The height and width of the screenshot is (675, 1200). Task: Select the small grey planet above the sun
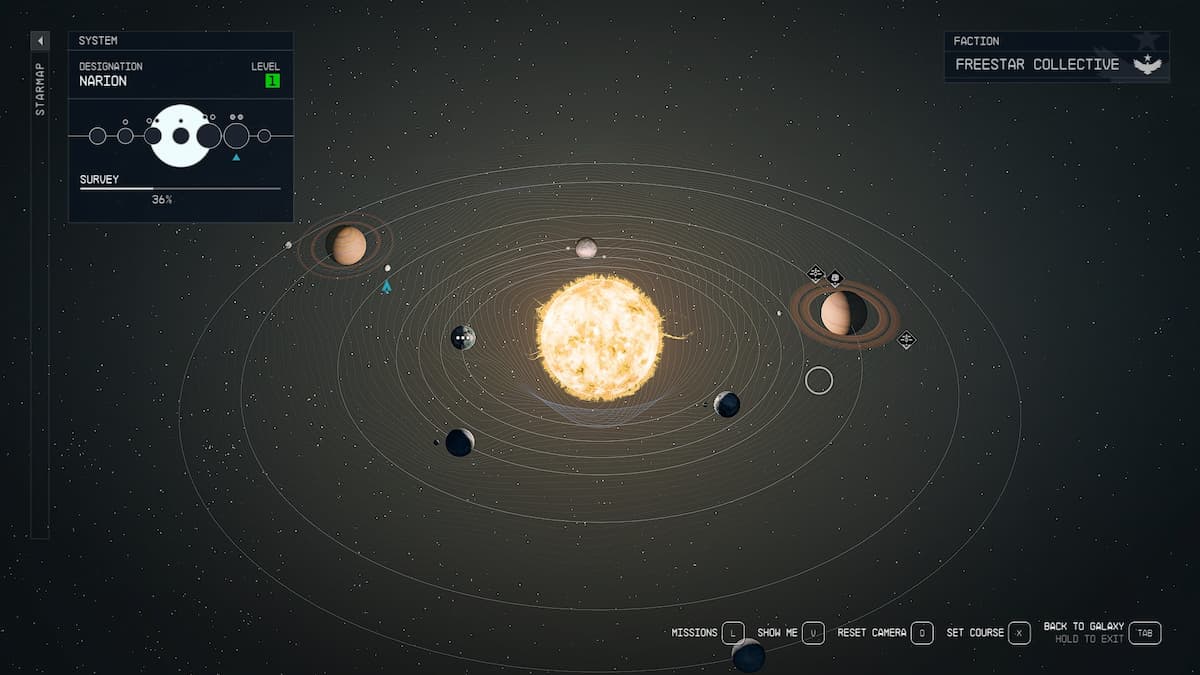[586, 247]
